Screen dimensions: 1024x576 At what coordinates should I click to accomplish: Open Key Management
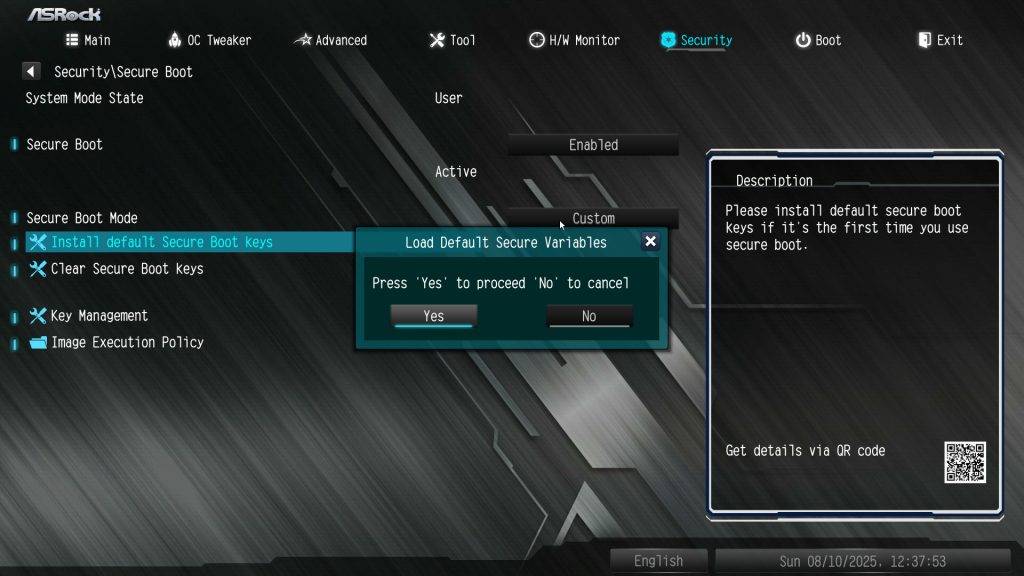(98, 316)
